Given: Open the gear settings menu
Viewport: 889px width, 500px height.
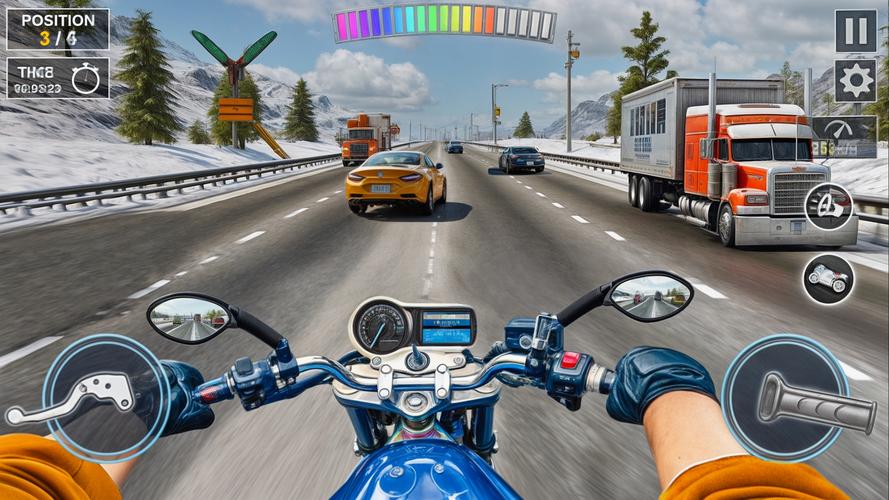Looking at the screenshot, I should click(855, 80).
